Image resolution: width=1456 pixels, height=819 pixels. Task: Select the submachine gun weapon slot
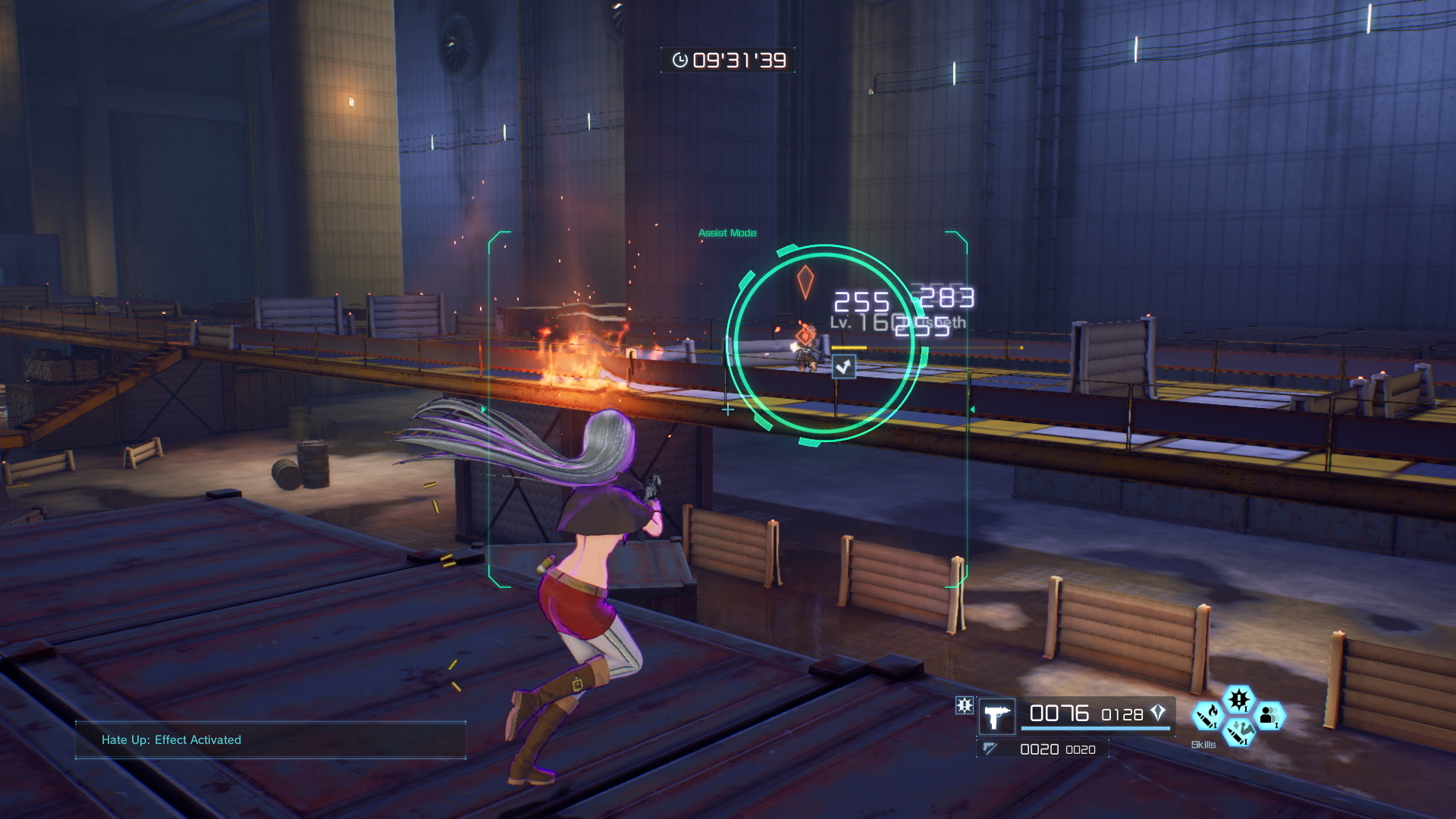[x=996, y=717]
